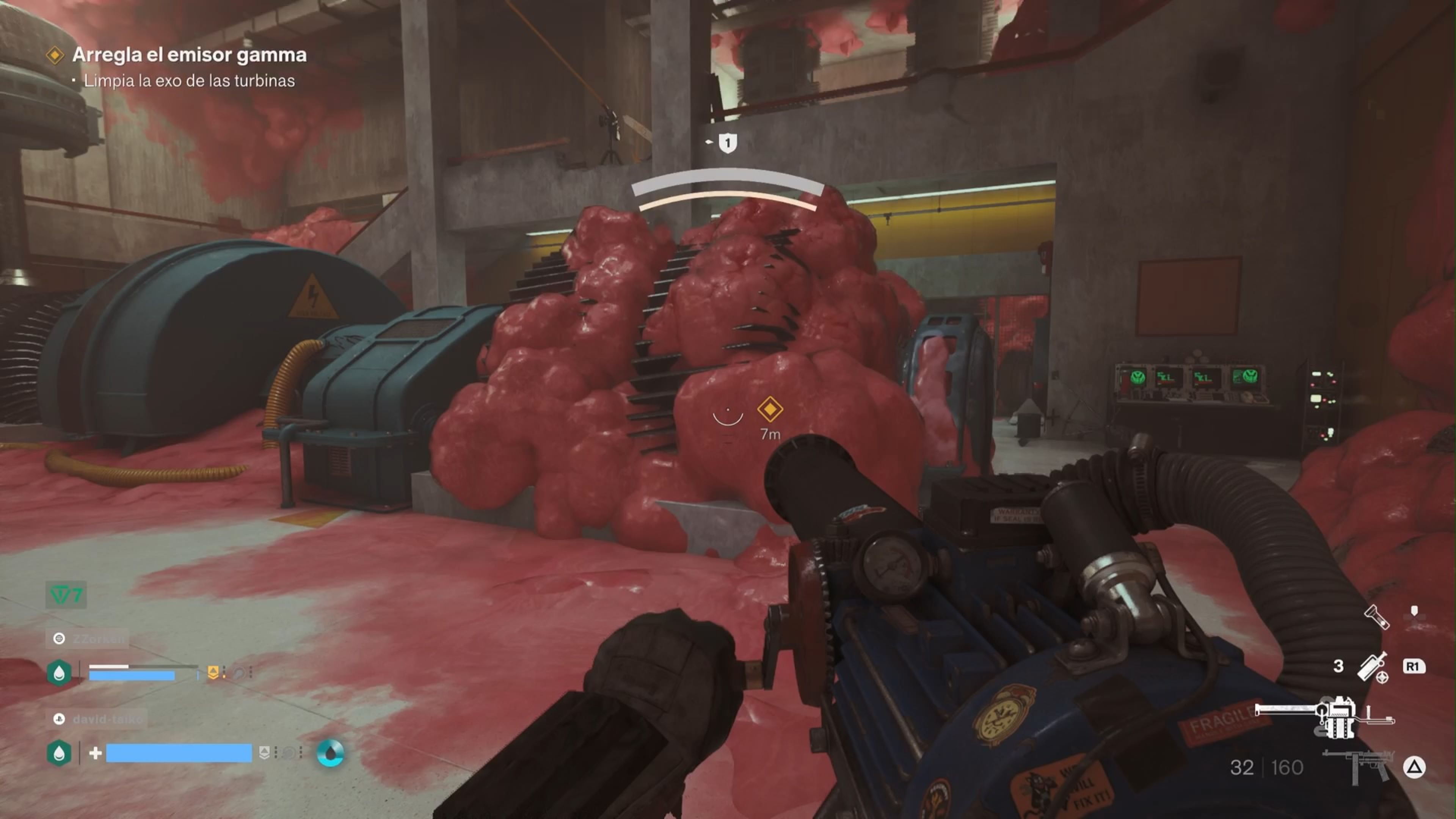Screen dimensions: 1456x819
Task: Click the globe platform icon beside ZZorken
Action: [x=60, y=639]
